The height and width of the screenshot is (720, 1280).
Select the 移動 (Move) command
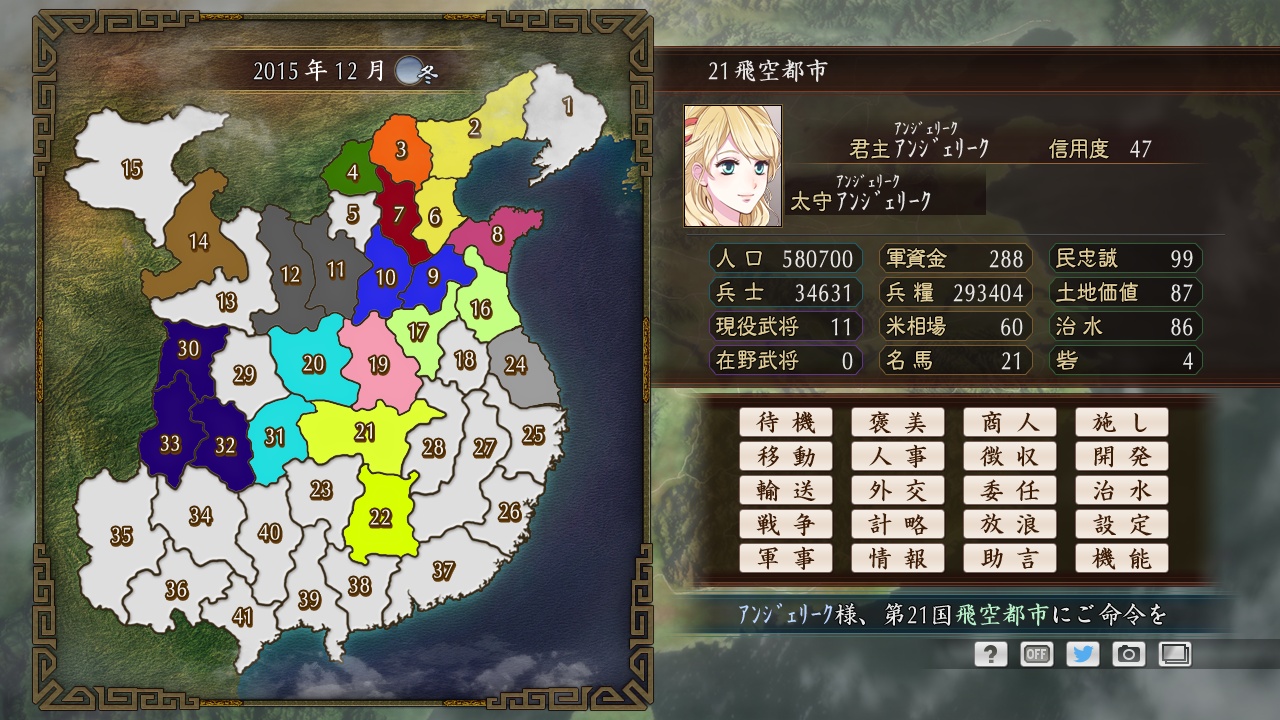click(x=786, y=456)
